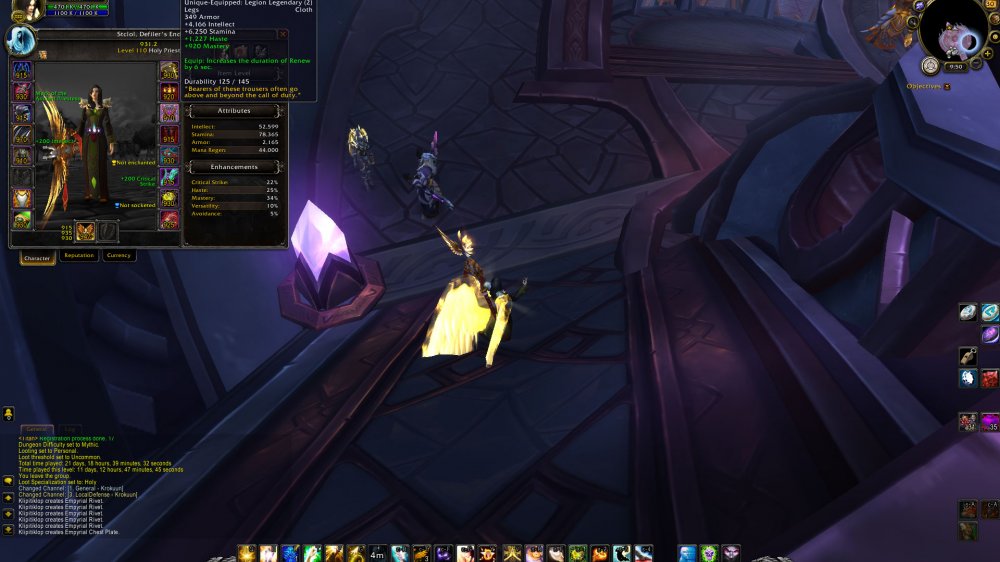Click the player portrait frame

coord(20,40)
